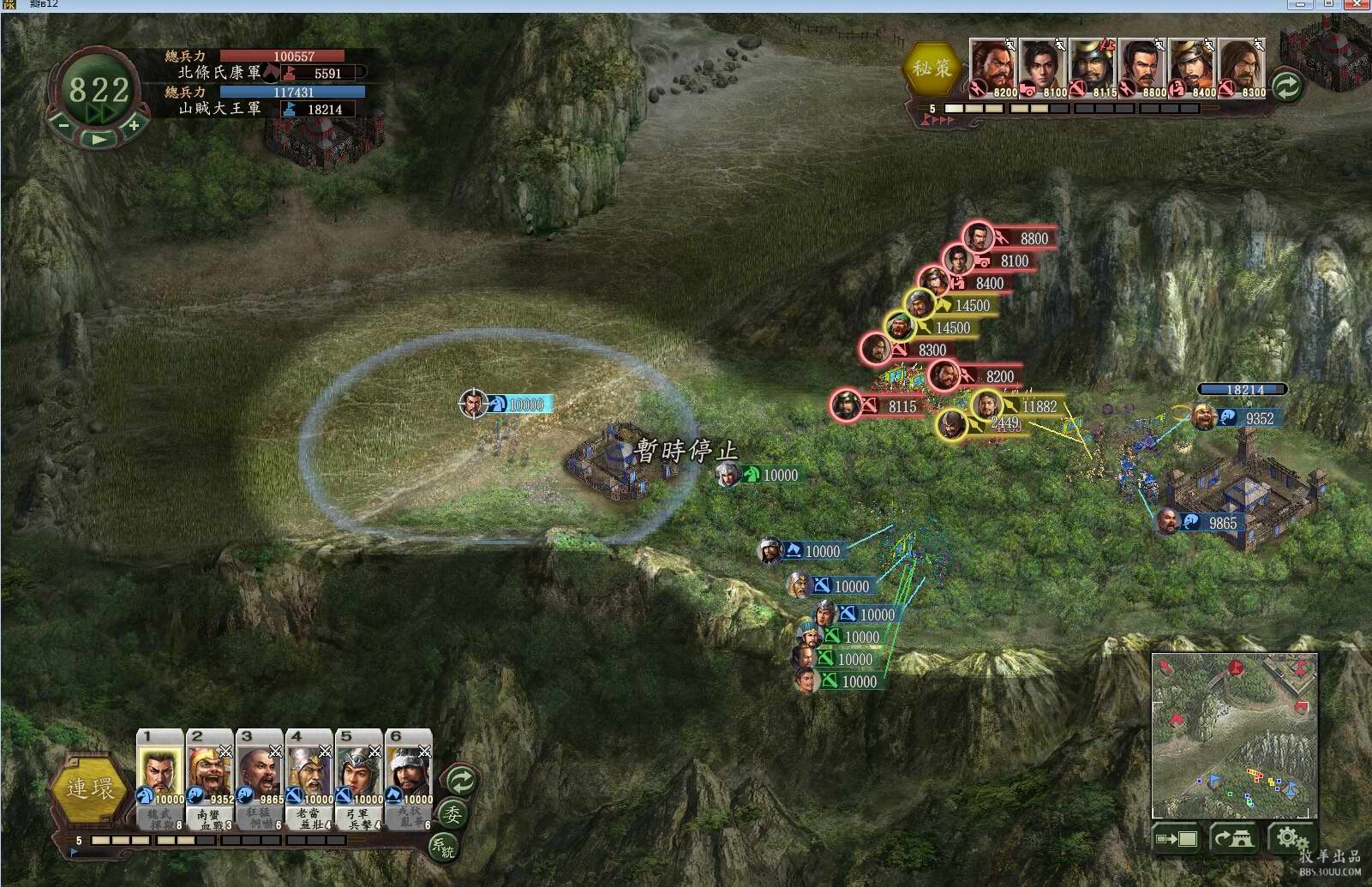The image size is (1372, 887).
Task: Enlarge the minimap with the expand button
Action: pyautogui.click(x=1177, y=839)
